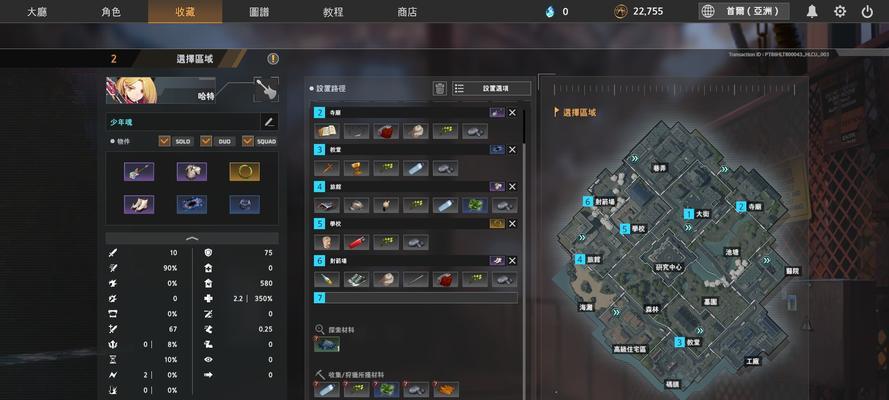Open the server region selector 首爾 (亞洲)
Screen dimensions: 889x400
point(744,12)
